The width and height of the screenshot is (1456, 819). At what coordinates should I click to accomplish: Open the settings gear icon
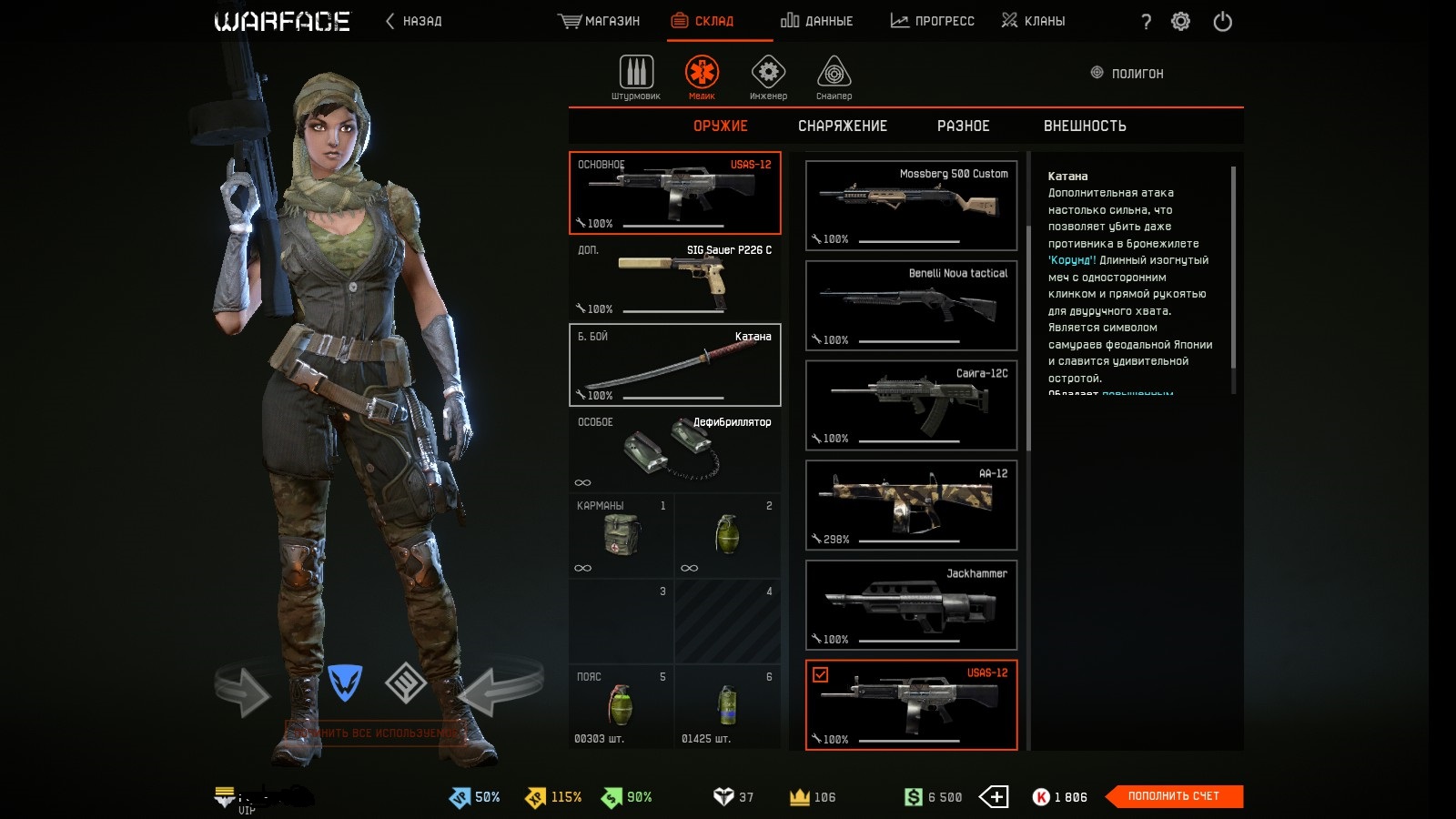pos(1180,21)
